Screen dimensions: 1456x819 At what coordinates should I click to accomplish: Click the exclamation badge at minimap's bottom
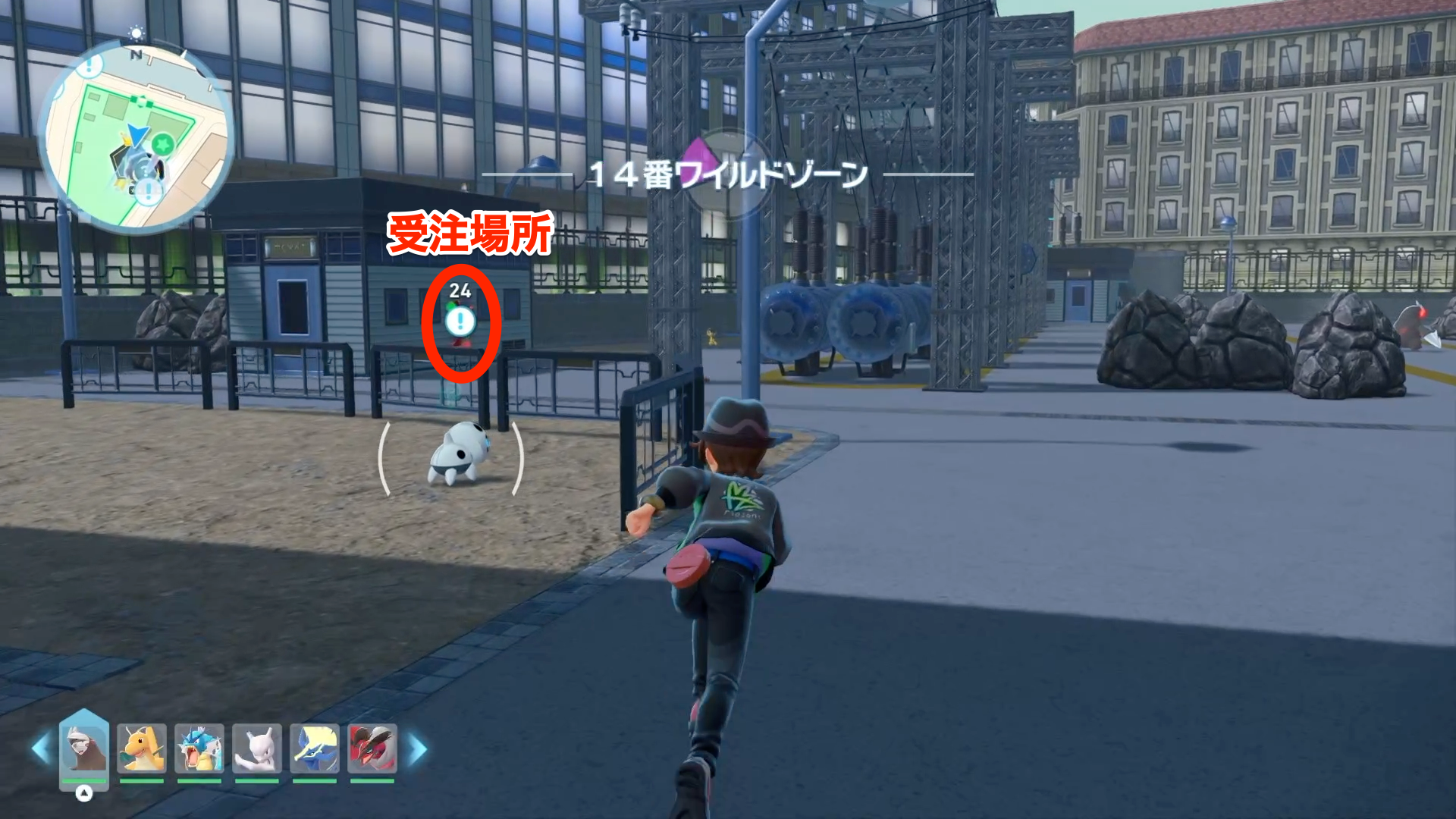[x=149, y=190]
